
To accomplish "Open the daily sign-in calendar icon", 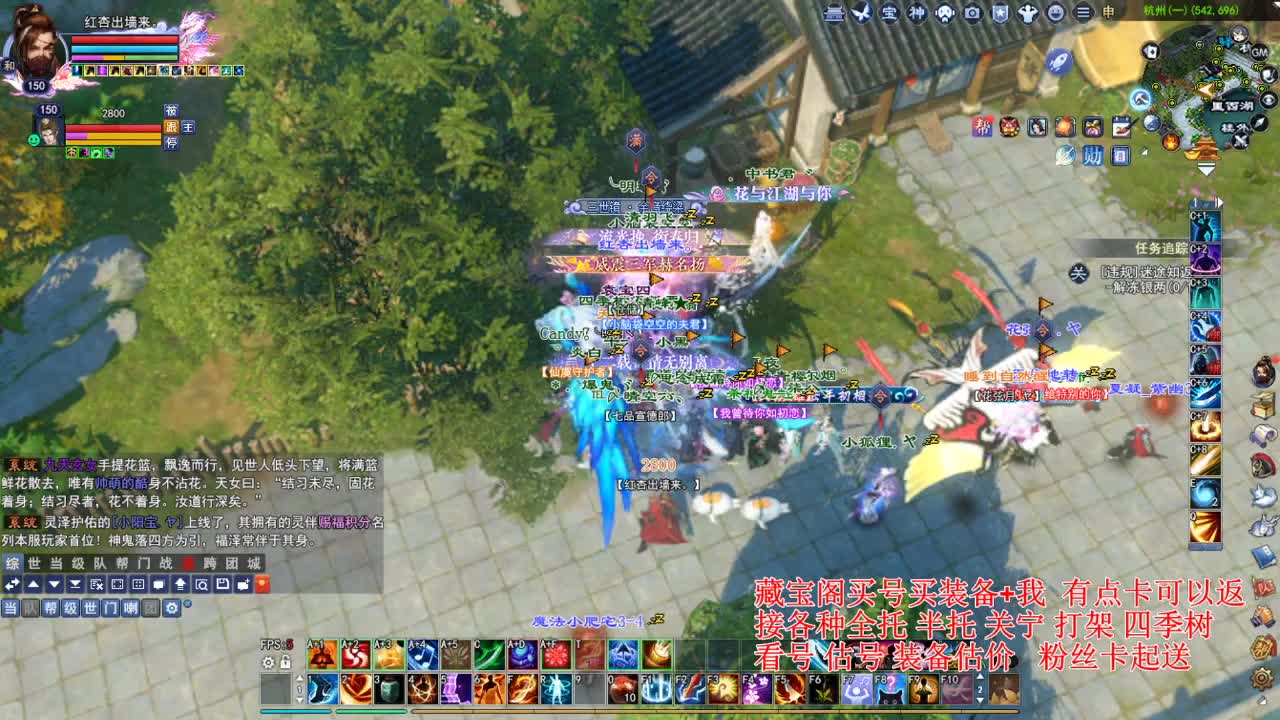I will tap(1121, 126).
